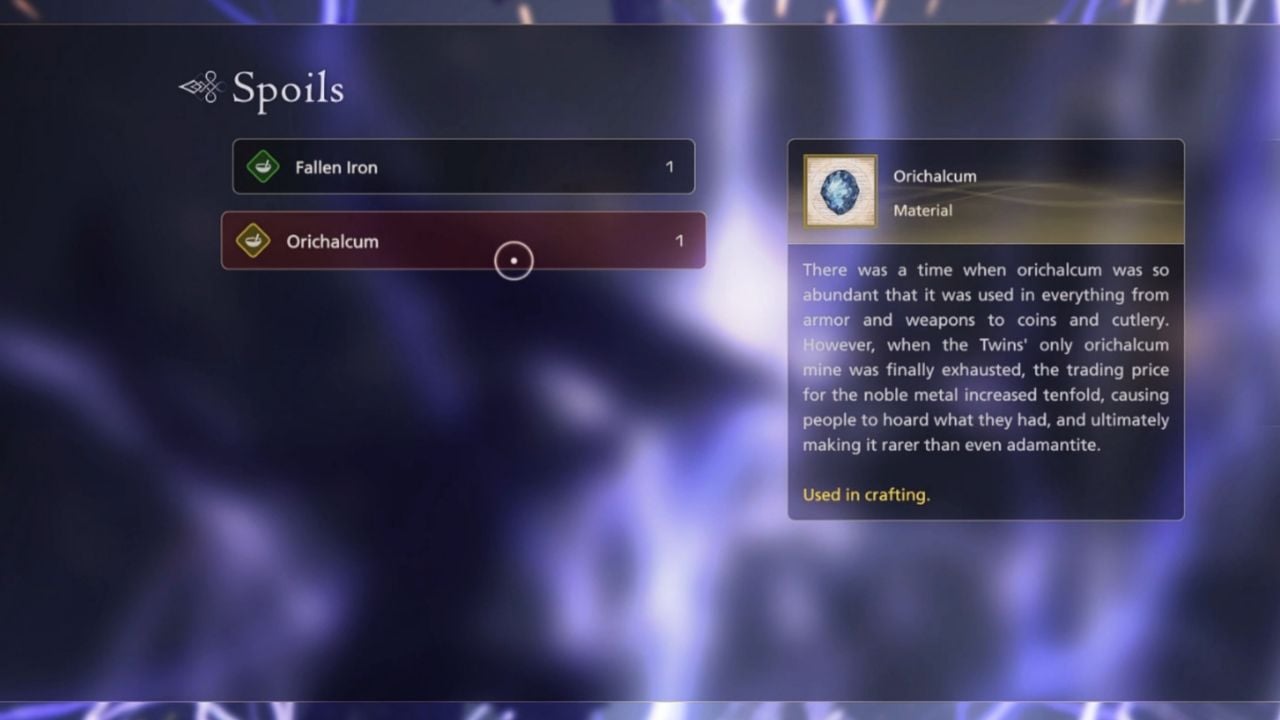Click the Used in crafting label
The width and height of the screenshot is (1280, 720).
point(866,494)
